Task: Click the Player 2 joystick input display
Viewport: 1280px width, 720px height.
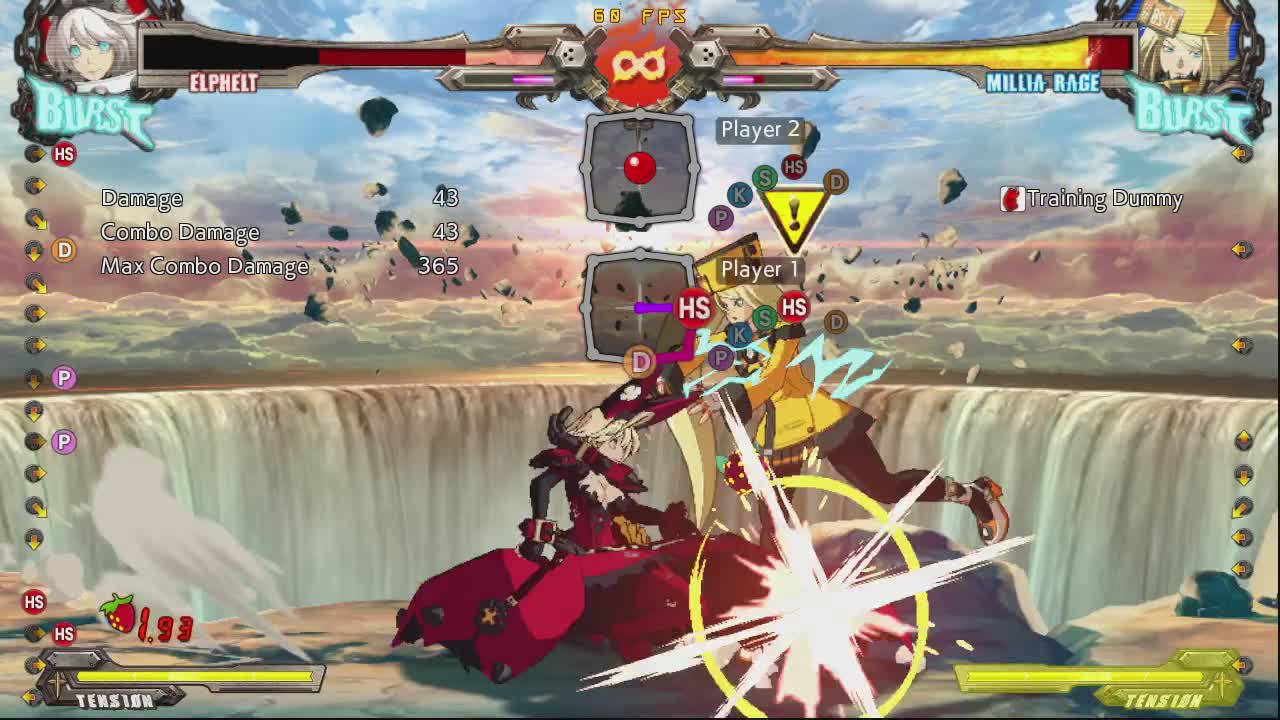Action: [640, 167]
